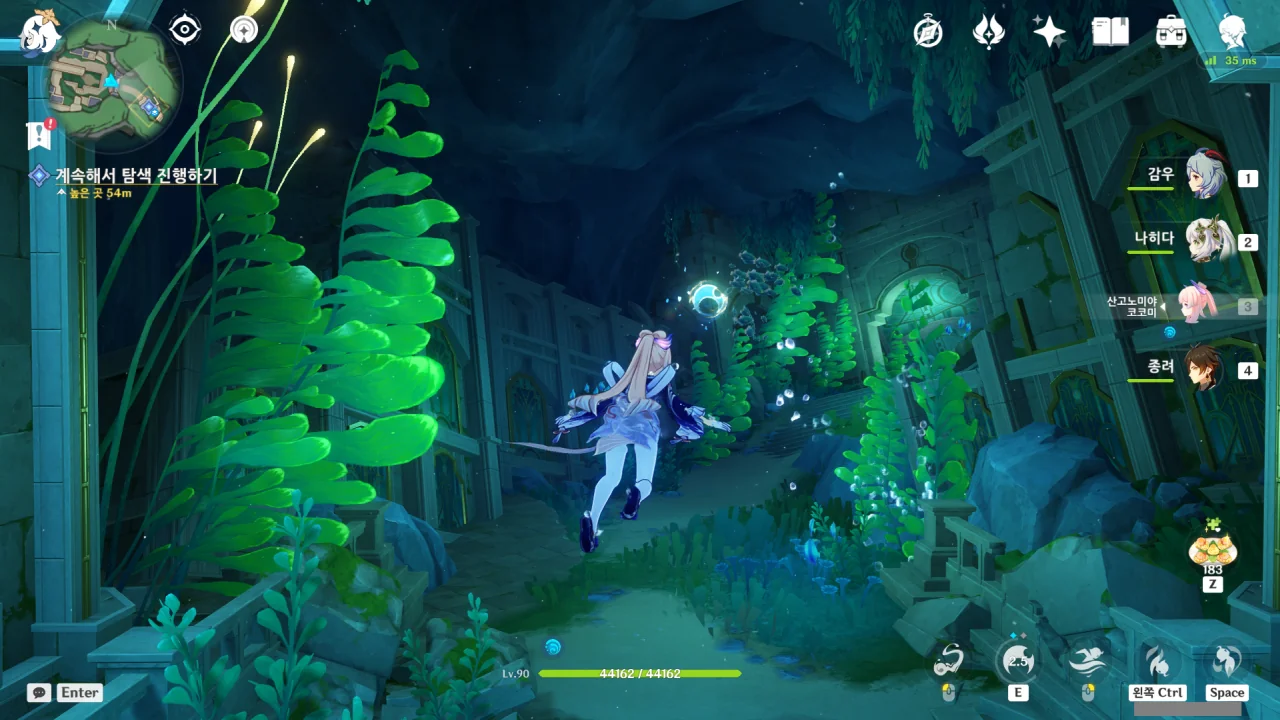Activate the elemental skill on 2.5 cooldown
The width and height of the screenshot is (1280, 720).
click(1018, 661)
